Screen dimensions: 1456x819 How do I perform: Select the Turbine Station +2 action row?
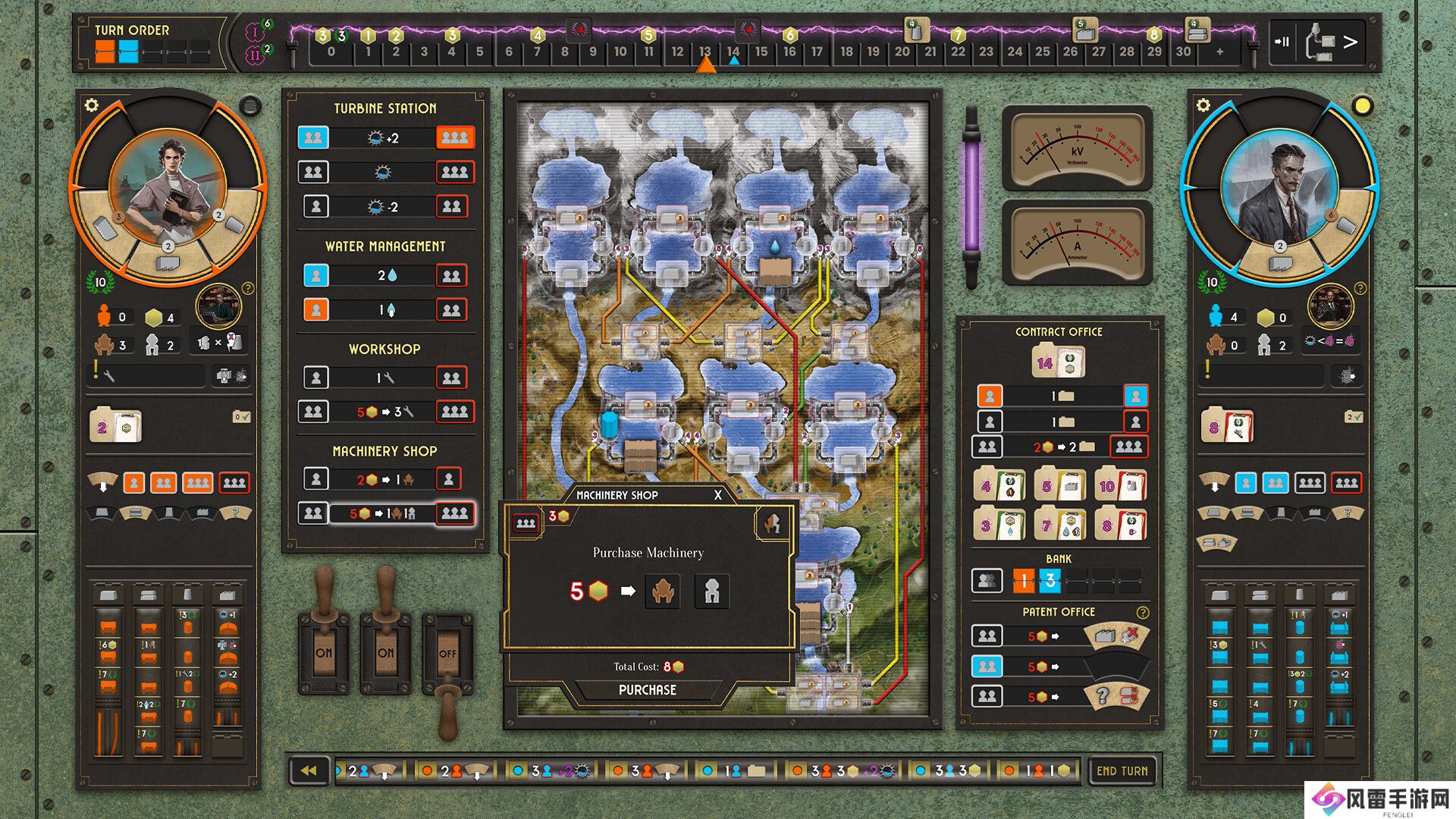click(x=384, y=138)
